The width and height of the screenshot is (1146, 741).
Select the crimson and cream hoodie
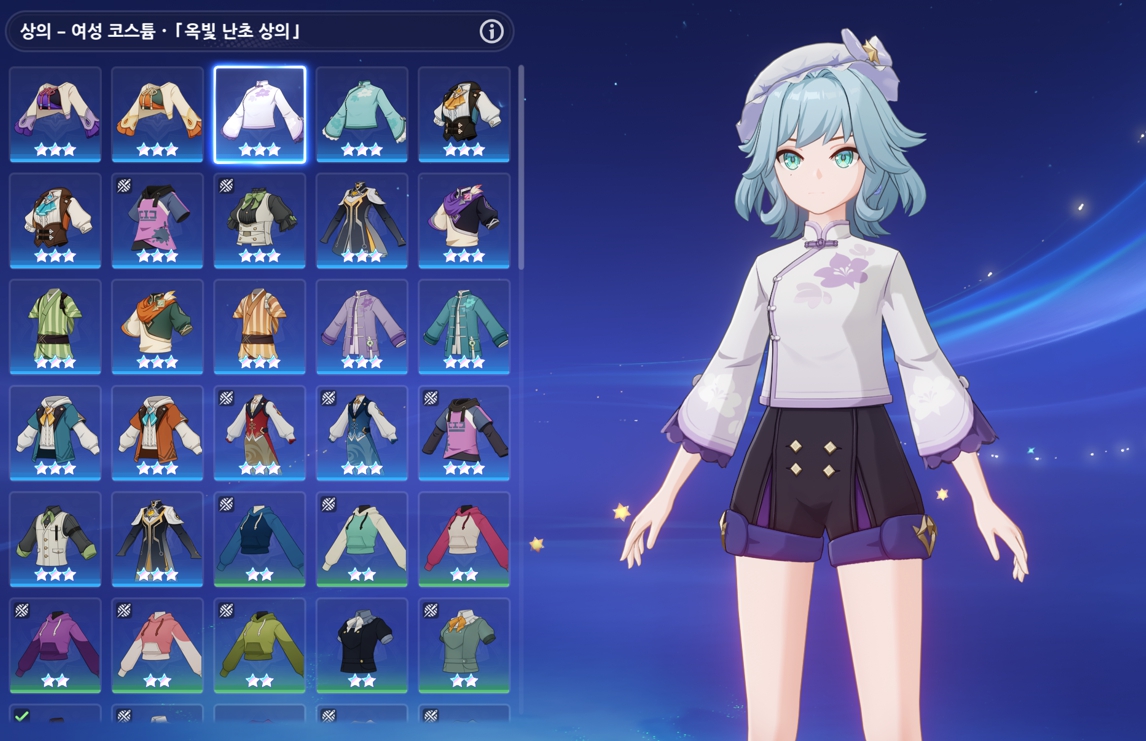[464, 539]
